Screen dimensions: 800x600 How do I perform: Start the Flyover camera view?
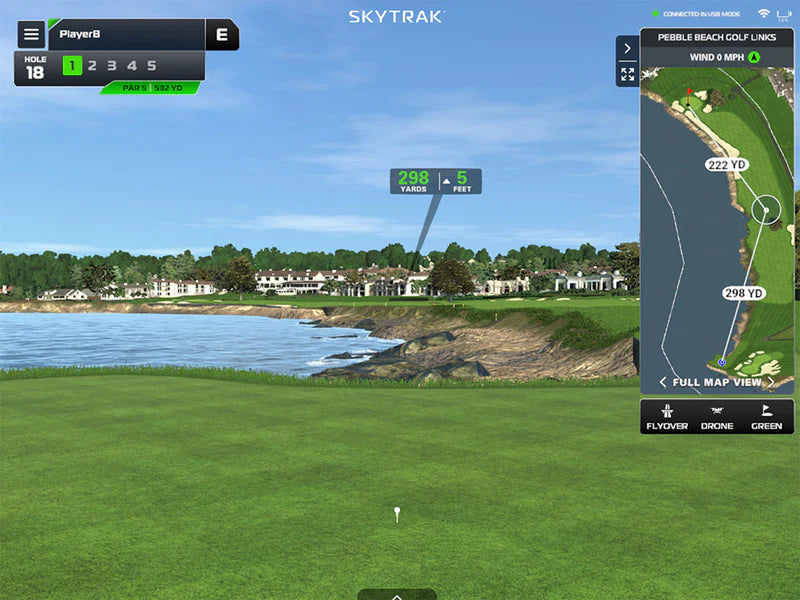click(x=667, y=416)
